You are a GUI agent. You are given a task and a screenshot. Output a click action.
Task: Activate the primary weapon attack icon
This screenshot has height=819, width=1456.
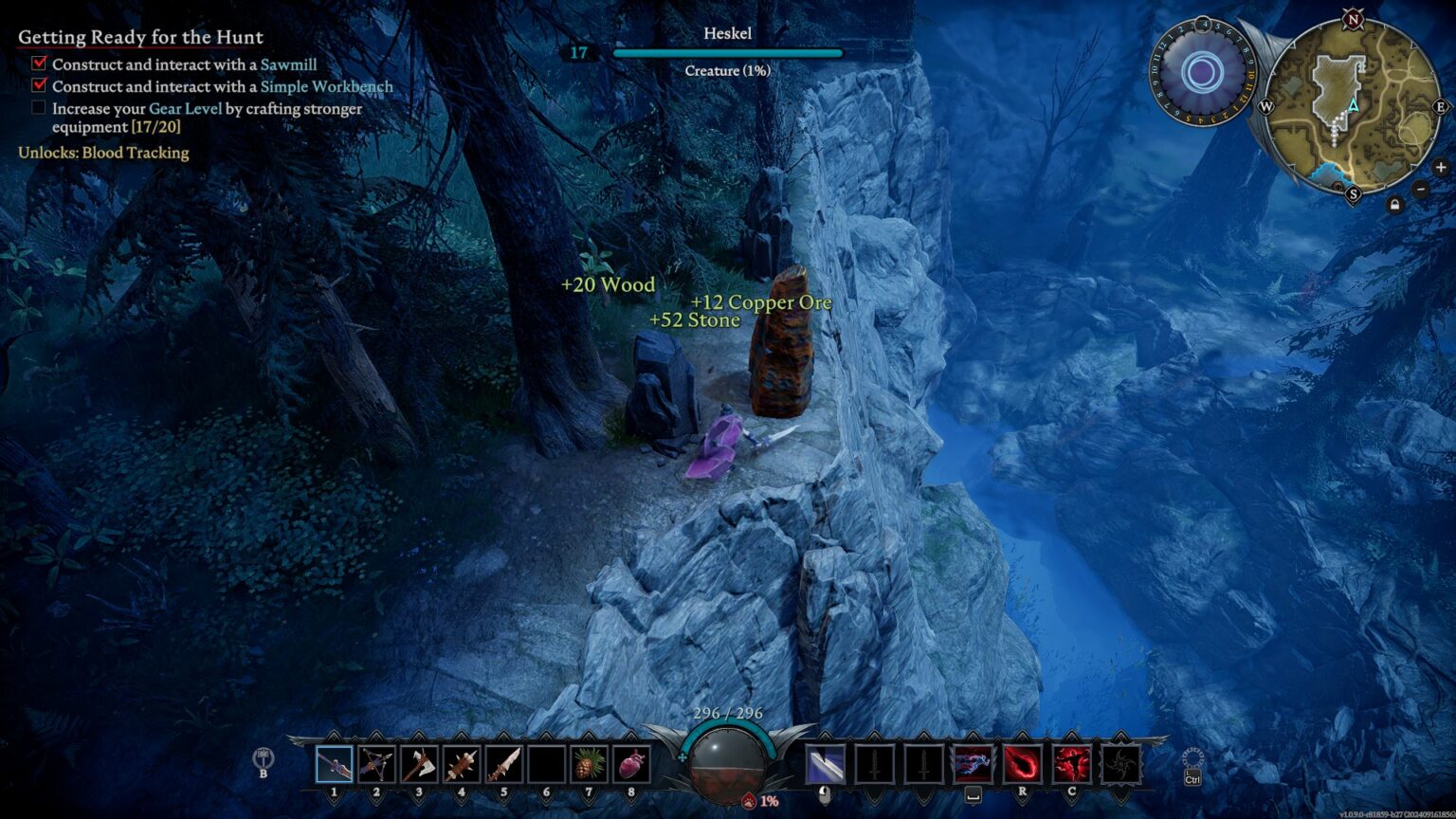(825, 764)
